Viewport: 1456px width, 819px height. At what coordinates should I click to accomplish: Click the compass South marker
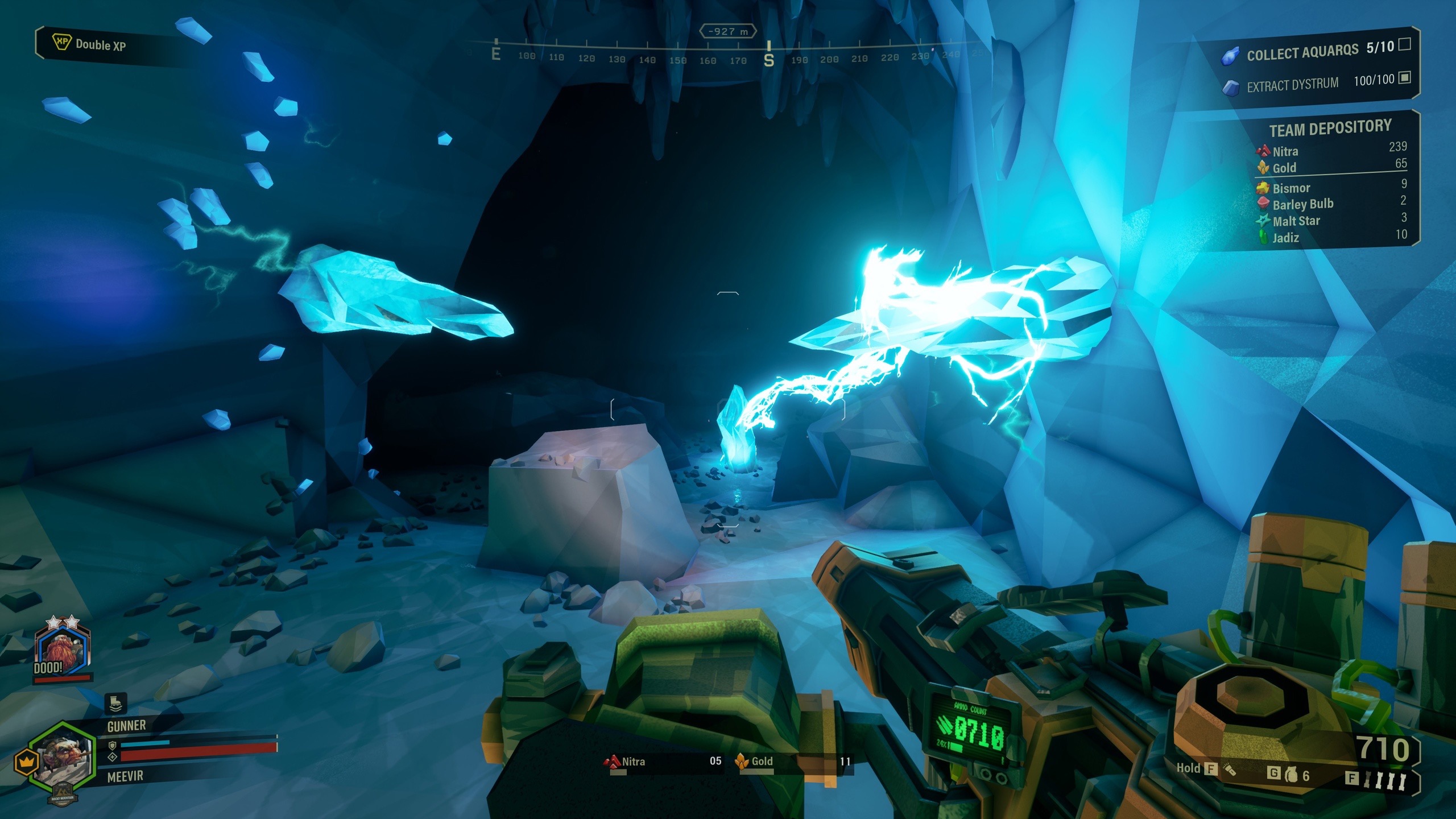769,59
